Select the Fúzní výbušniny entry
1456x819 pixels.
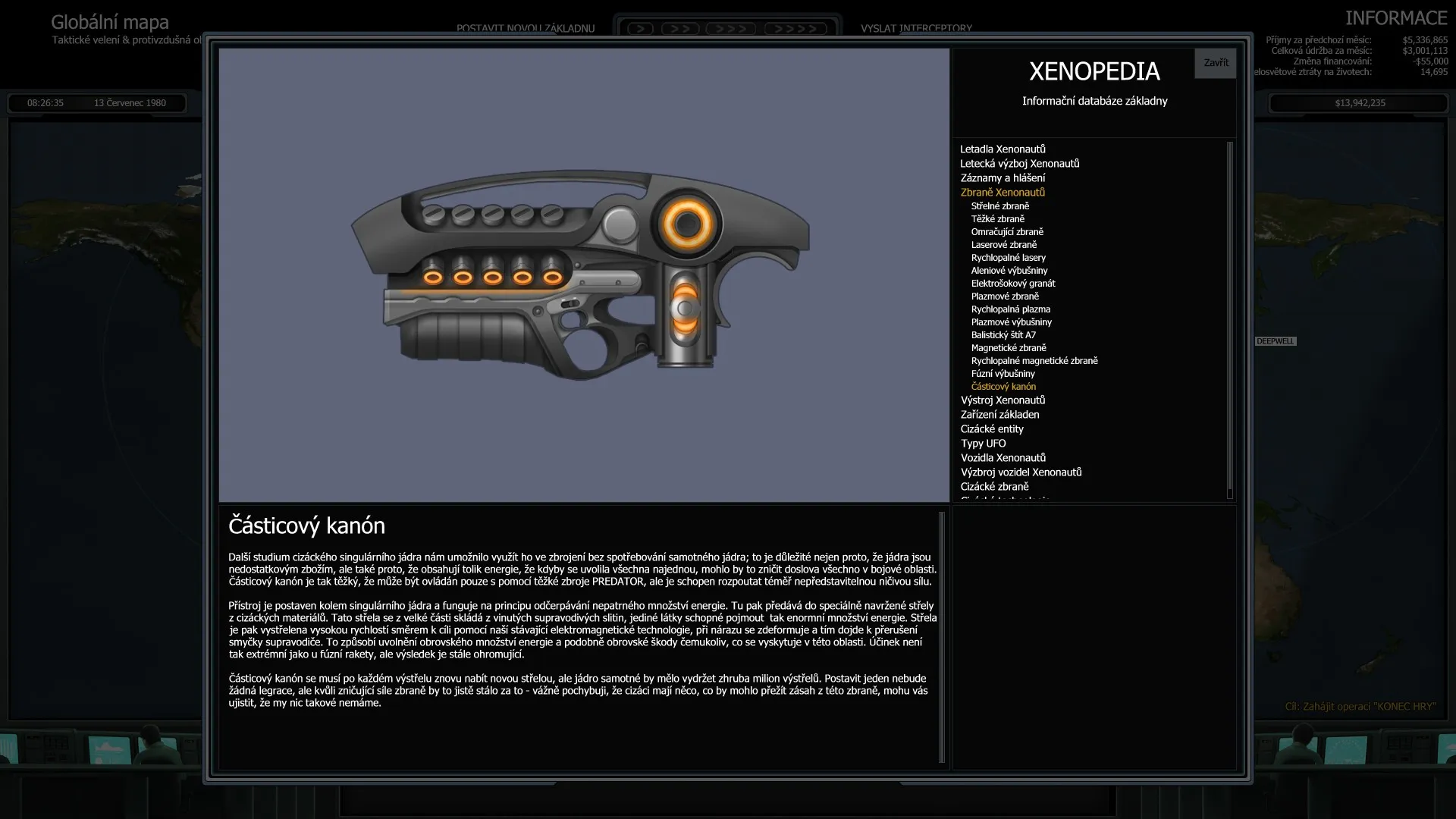pyautogui.click(x=1003, y=373)
